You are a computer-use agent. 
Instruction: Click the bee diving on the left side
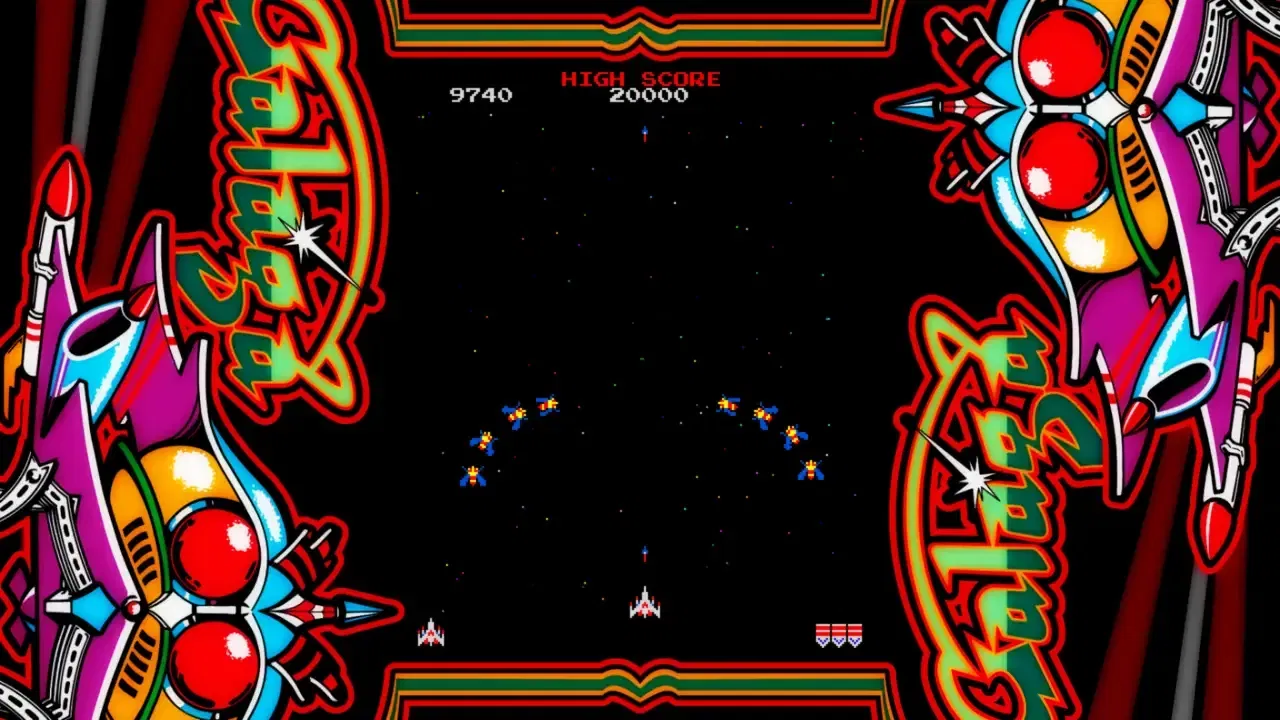(473, 474)
